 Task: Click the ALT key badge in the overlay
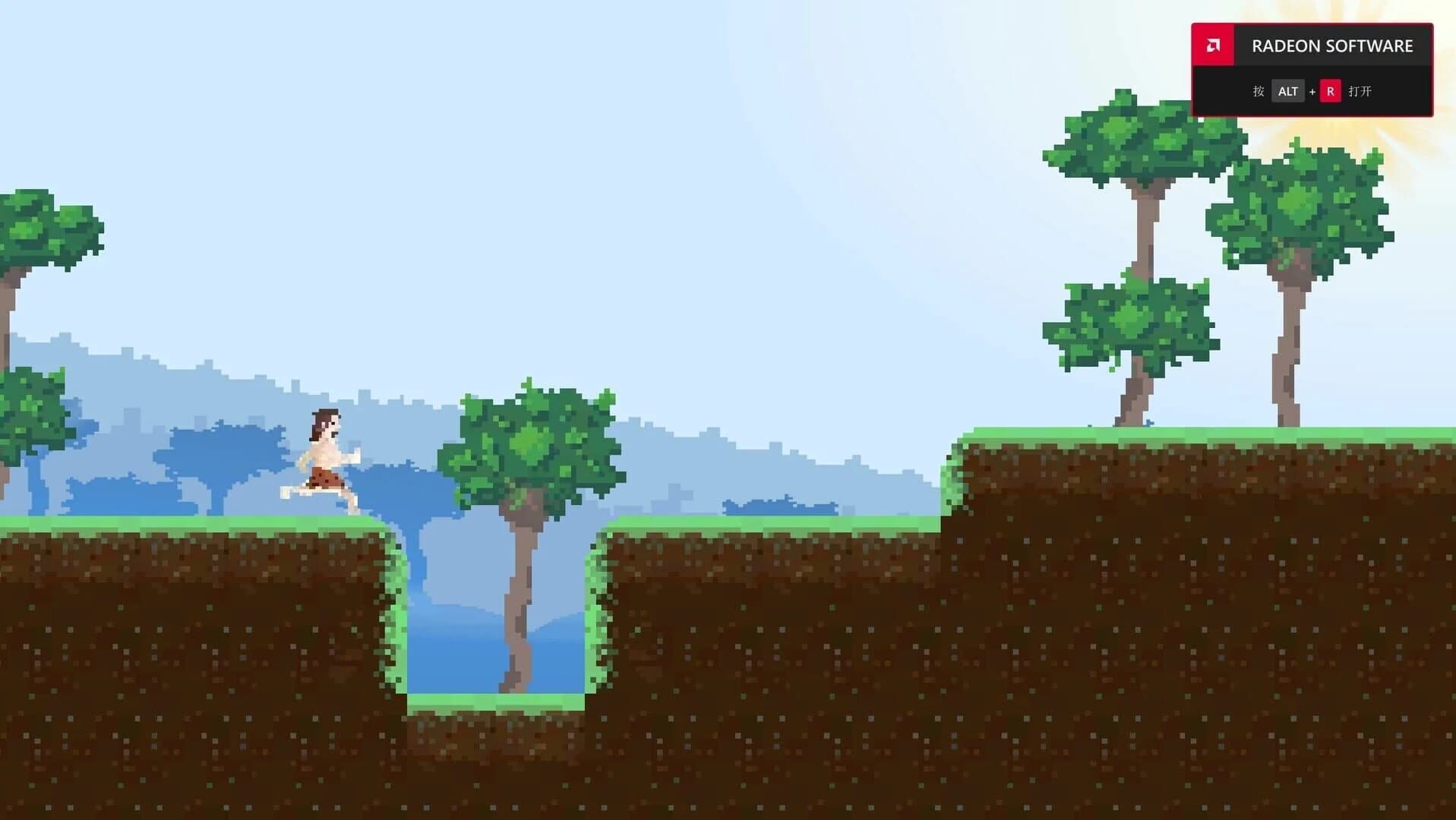1288,91
